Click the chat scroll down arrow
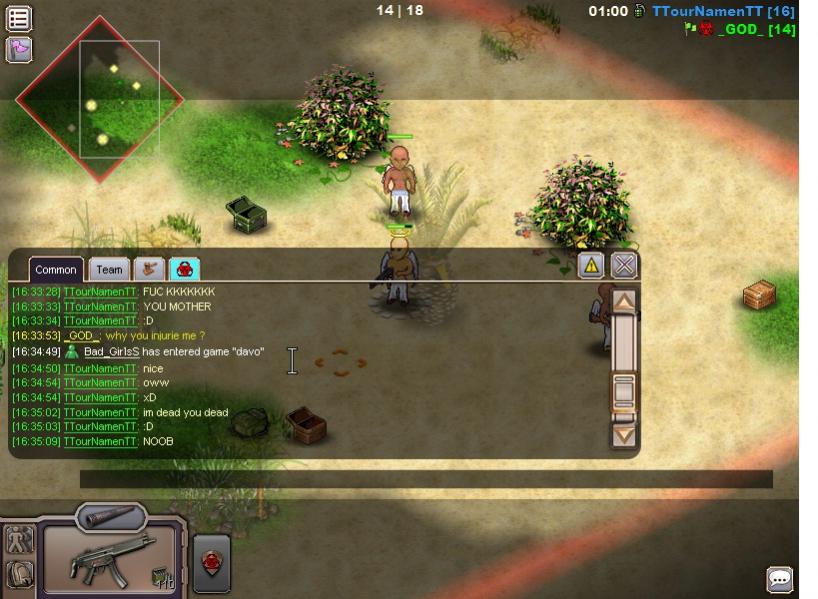818x599 pixels. (624, 434)
